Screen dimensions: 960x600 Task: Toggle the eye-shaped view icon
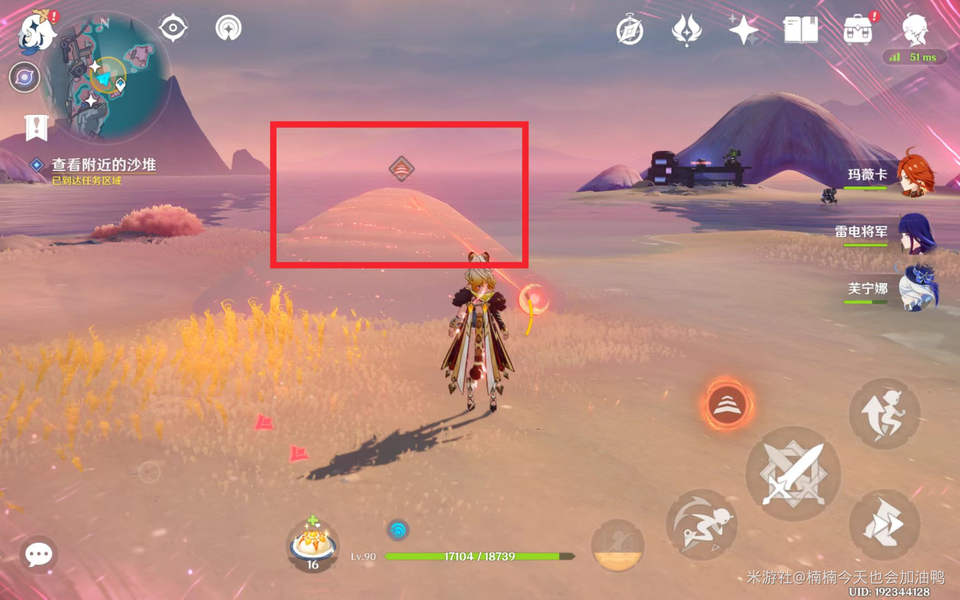click(173, 28)
